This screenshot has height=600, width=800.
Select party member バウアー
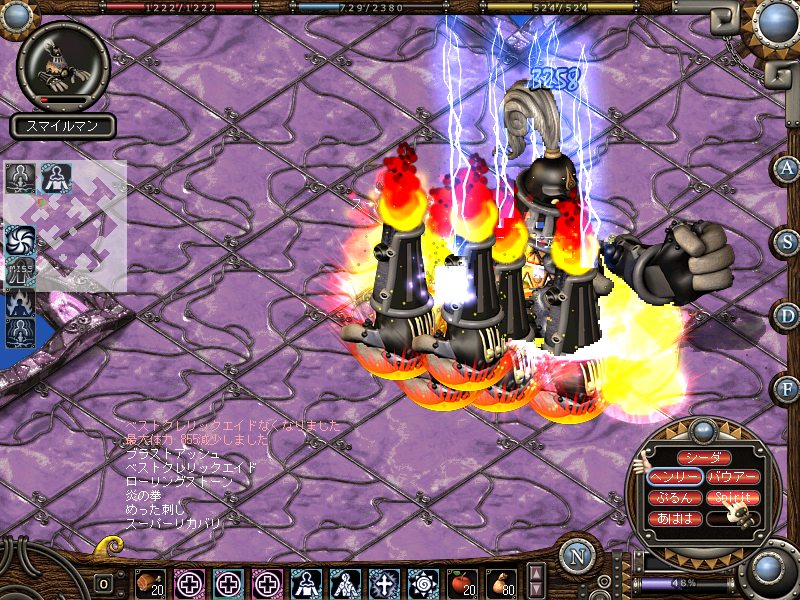(733, 477)
